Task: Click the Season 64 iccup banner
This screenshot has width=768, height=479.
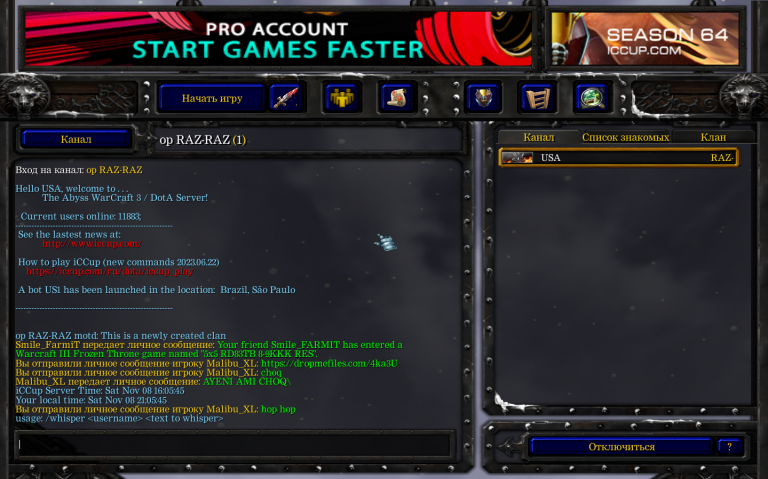Action: [x=645, y=39]
